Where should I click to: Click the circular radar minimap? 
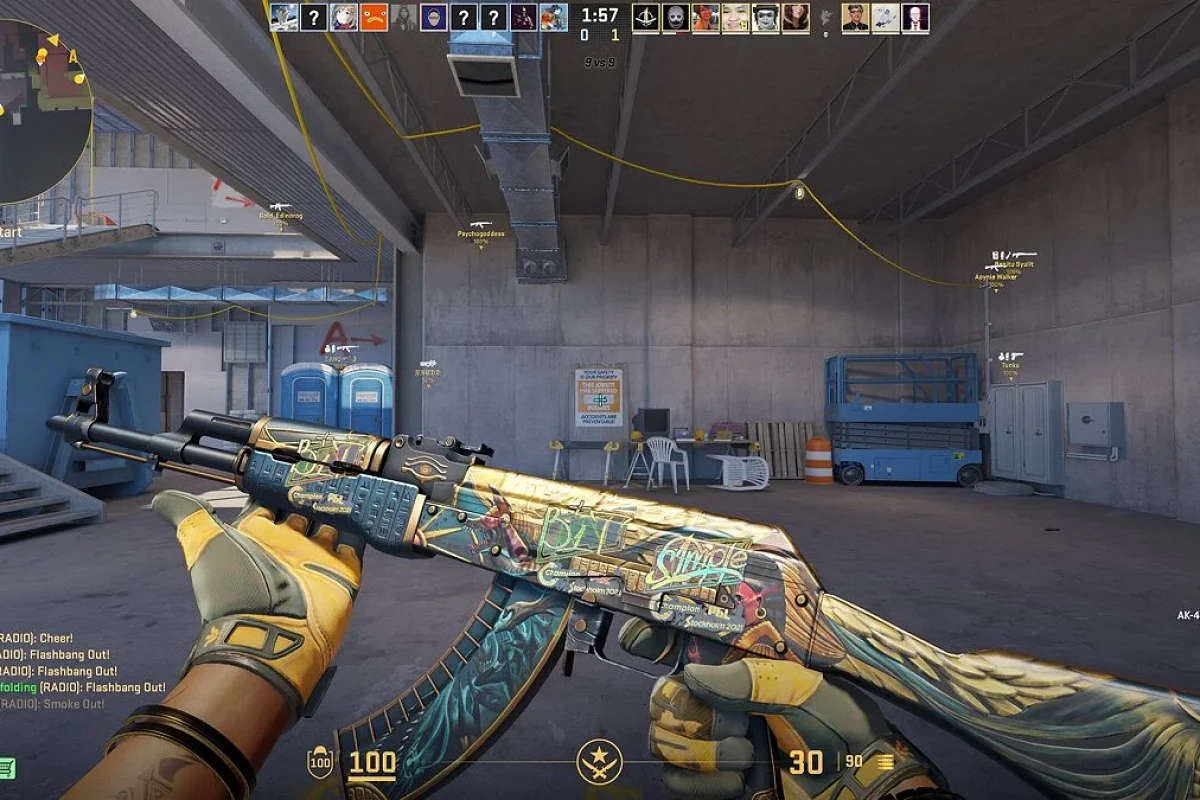coord(40,105)
